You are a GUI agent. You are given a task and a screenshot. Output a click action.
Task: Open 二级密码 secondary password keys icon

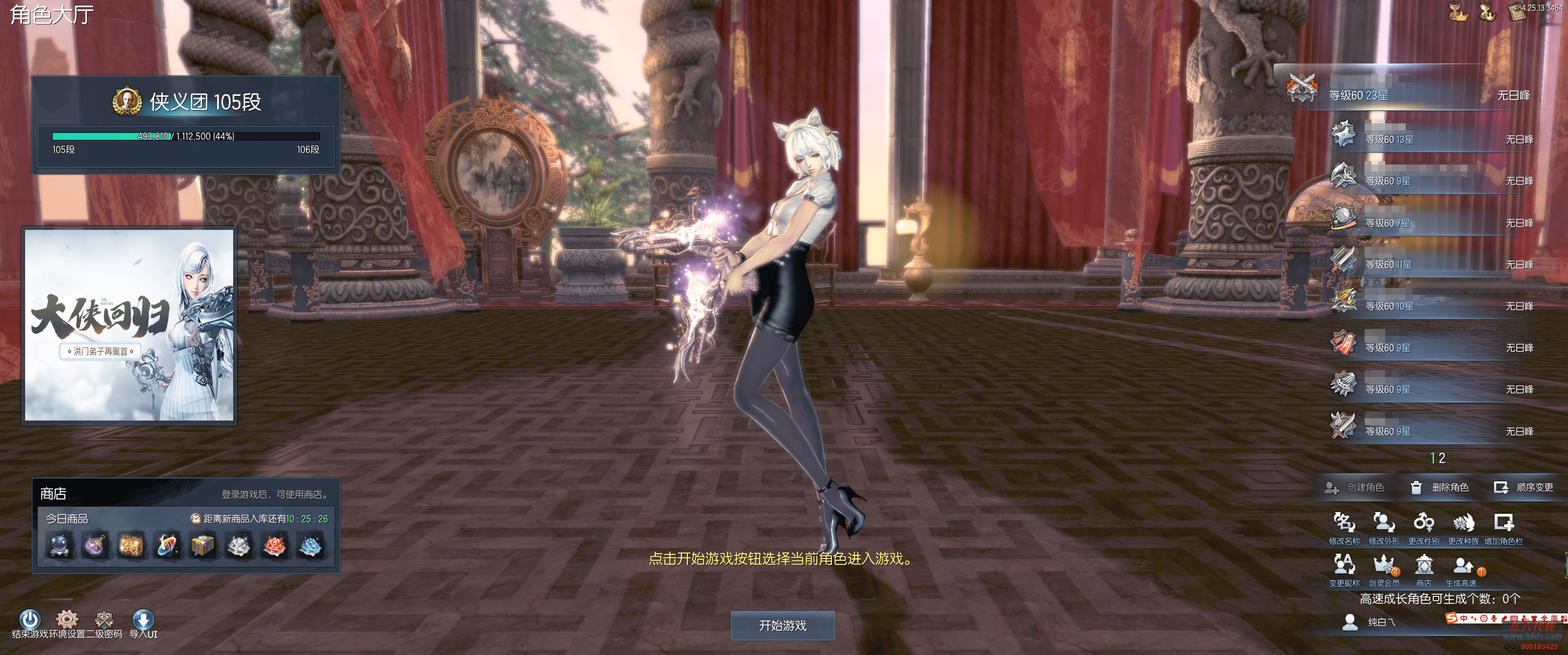pos(104,621)
